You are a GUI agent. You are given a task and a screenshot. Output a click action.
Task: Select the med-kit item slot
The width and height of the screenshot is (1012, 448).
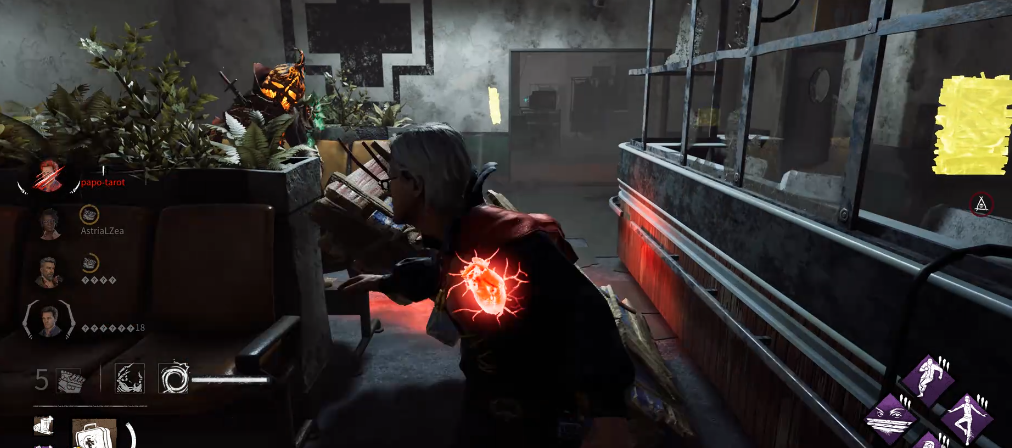point(94,434)
